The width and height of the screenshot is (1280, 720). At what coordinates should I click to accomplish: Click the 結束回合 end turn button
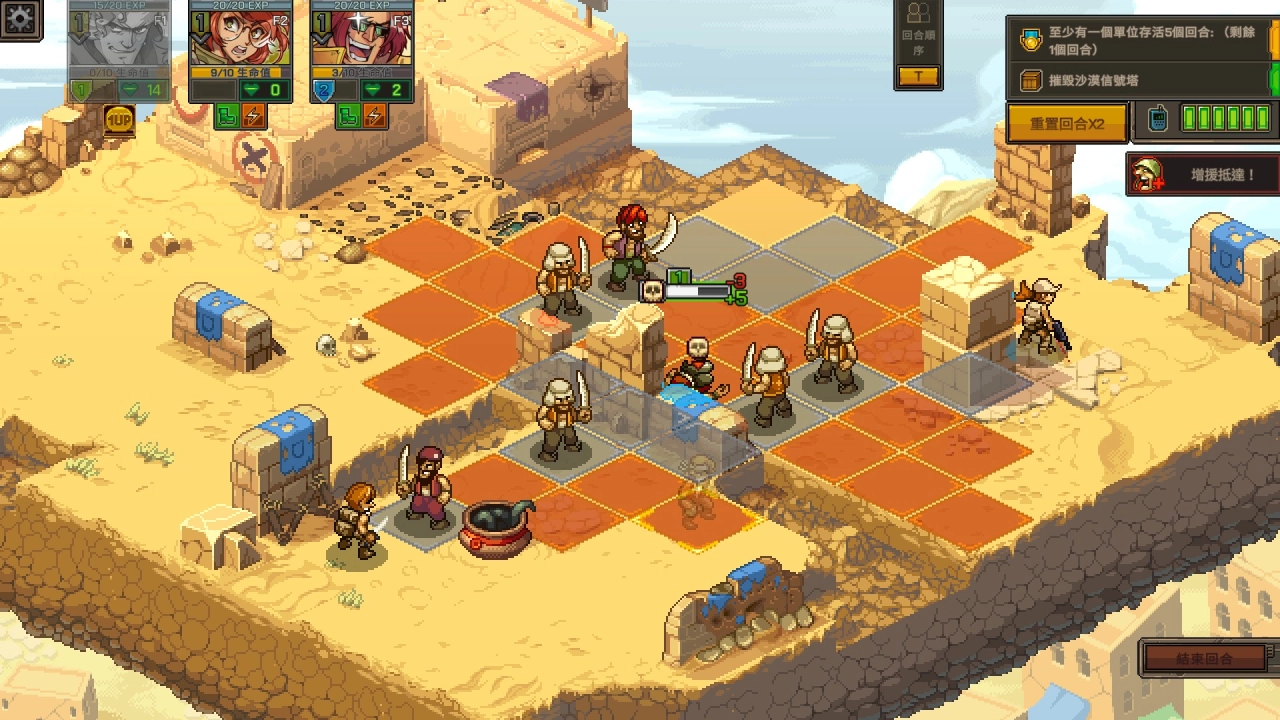pyautogui.click(x=1205, y=659)
